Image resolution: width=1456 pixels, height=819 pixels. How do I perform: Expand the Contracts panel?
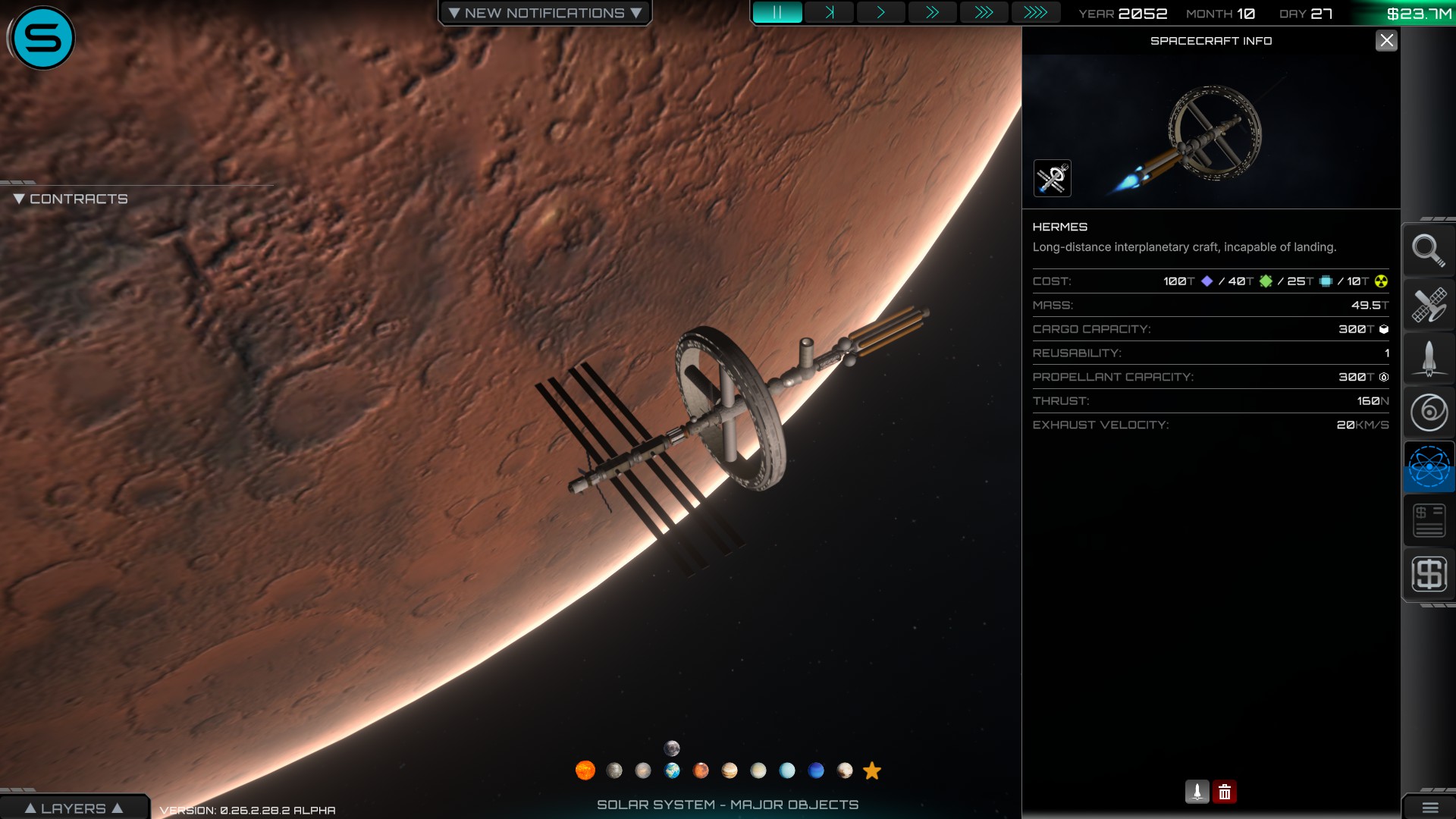(x=71, y=199)
